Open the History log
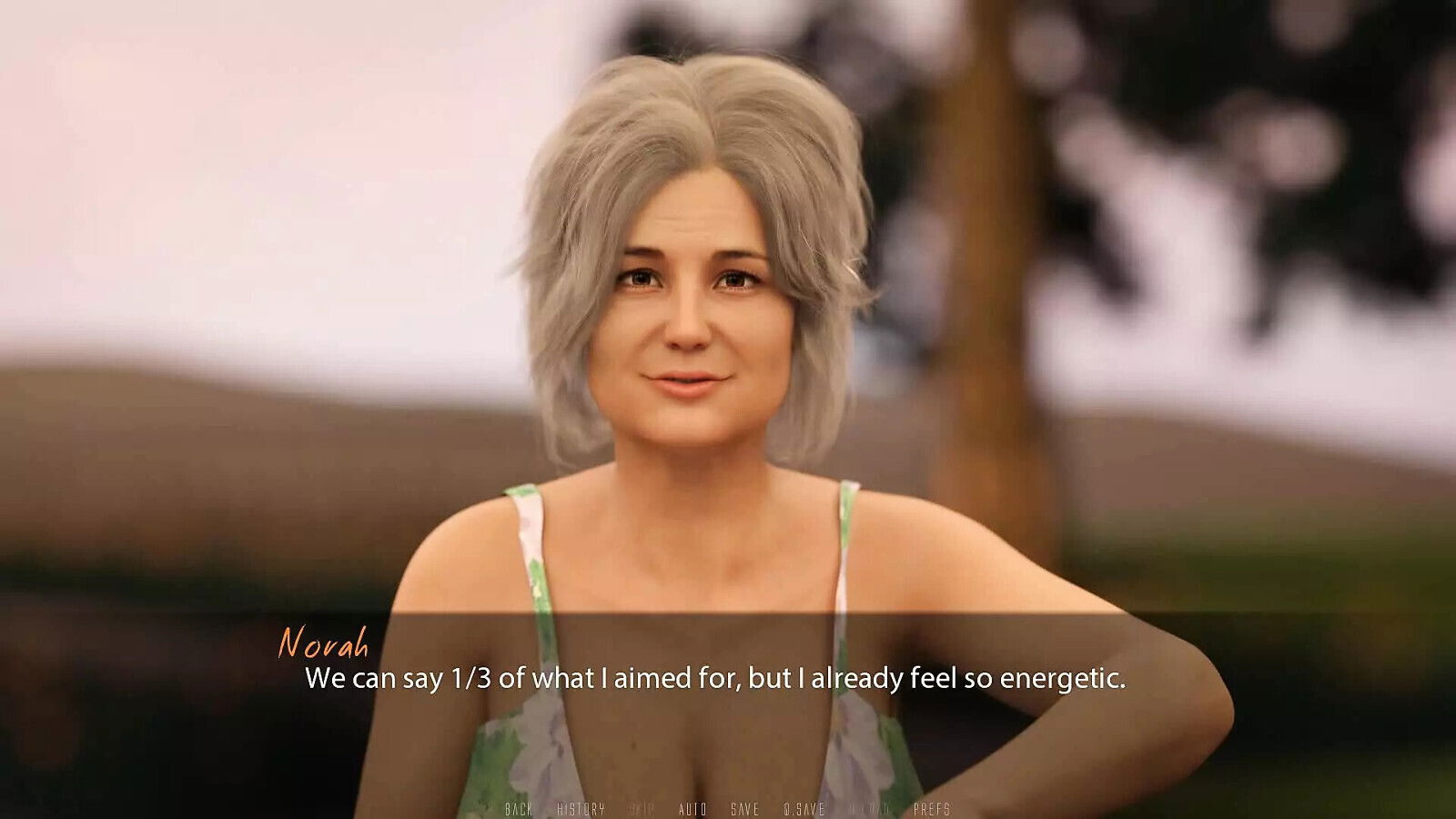1456x819 pixels. pyautogui.click(x=581, y=809)
